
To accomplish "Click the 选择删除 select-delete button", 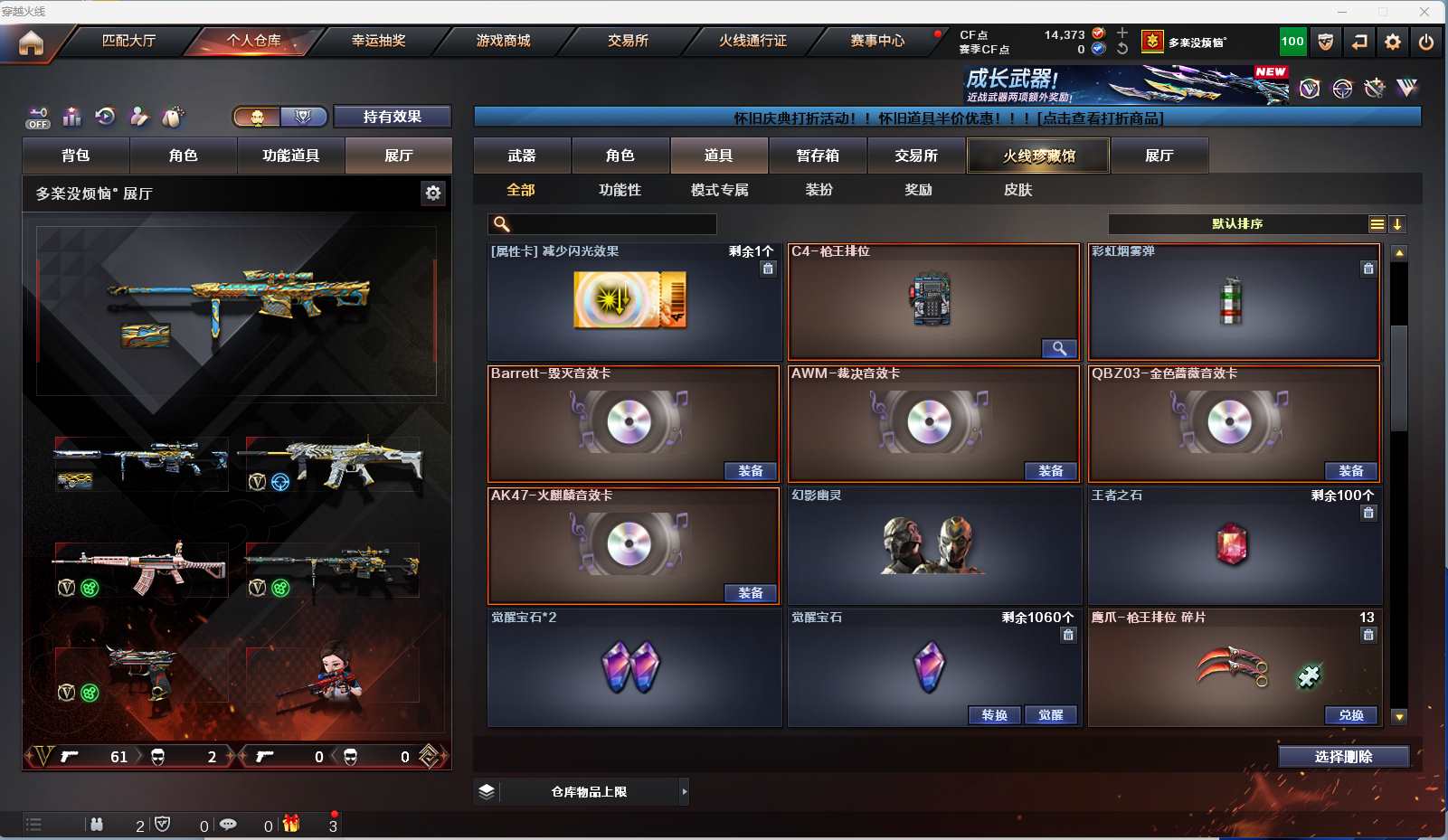I will (x=1343, y=757).
